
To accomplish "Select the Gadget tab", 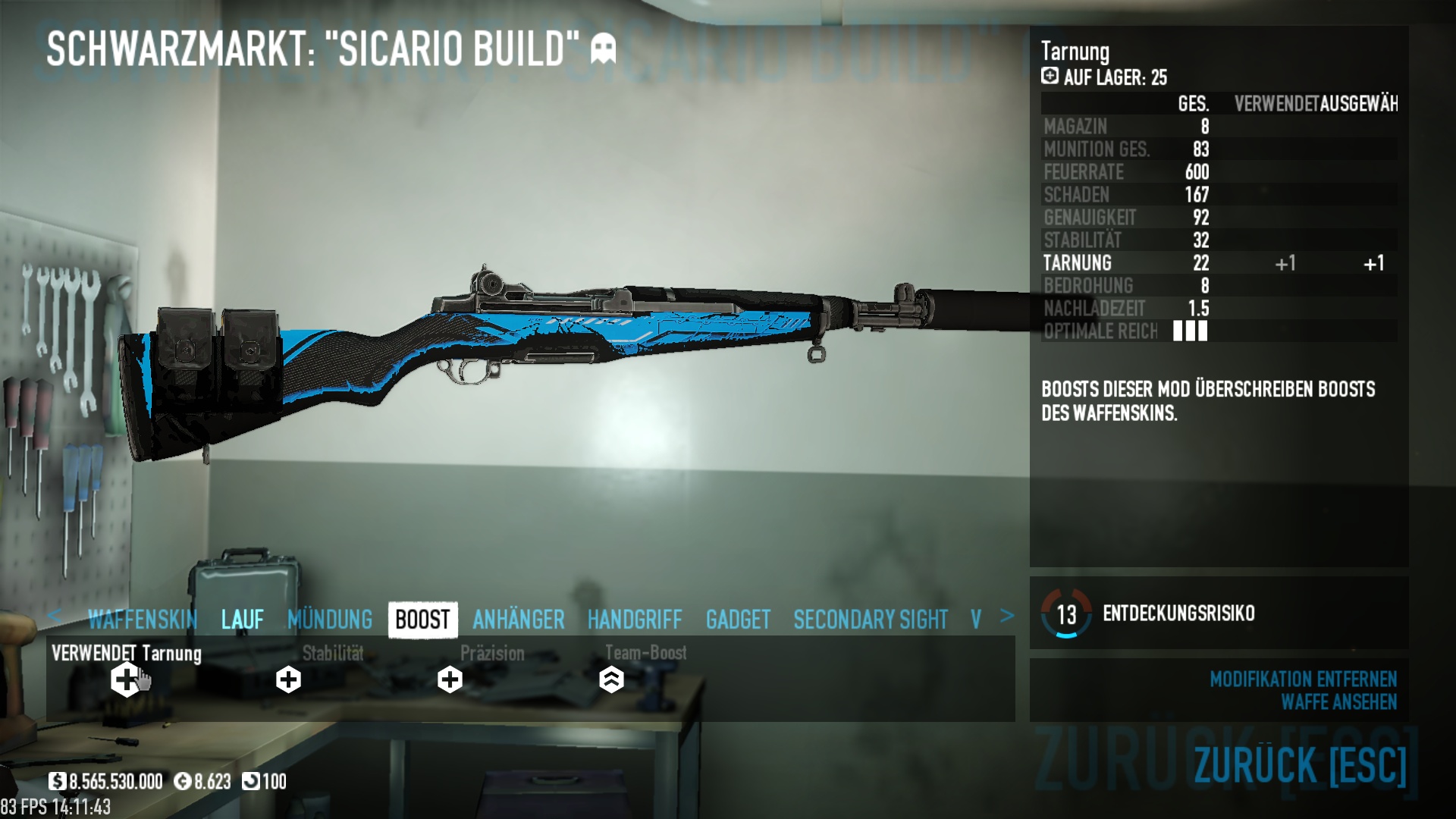I will click(738, 620).
